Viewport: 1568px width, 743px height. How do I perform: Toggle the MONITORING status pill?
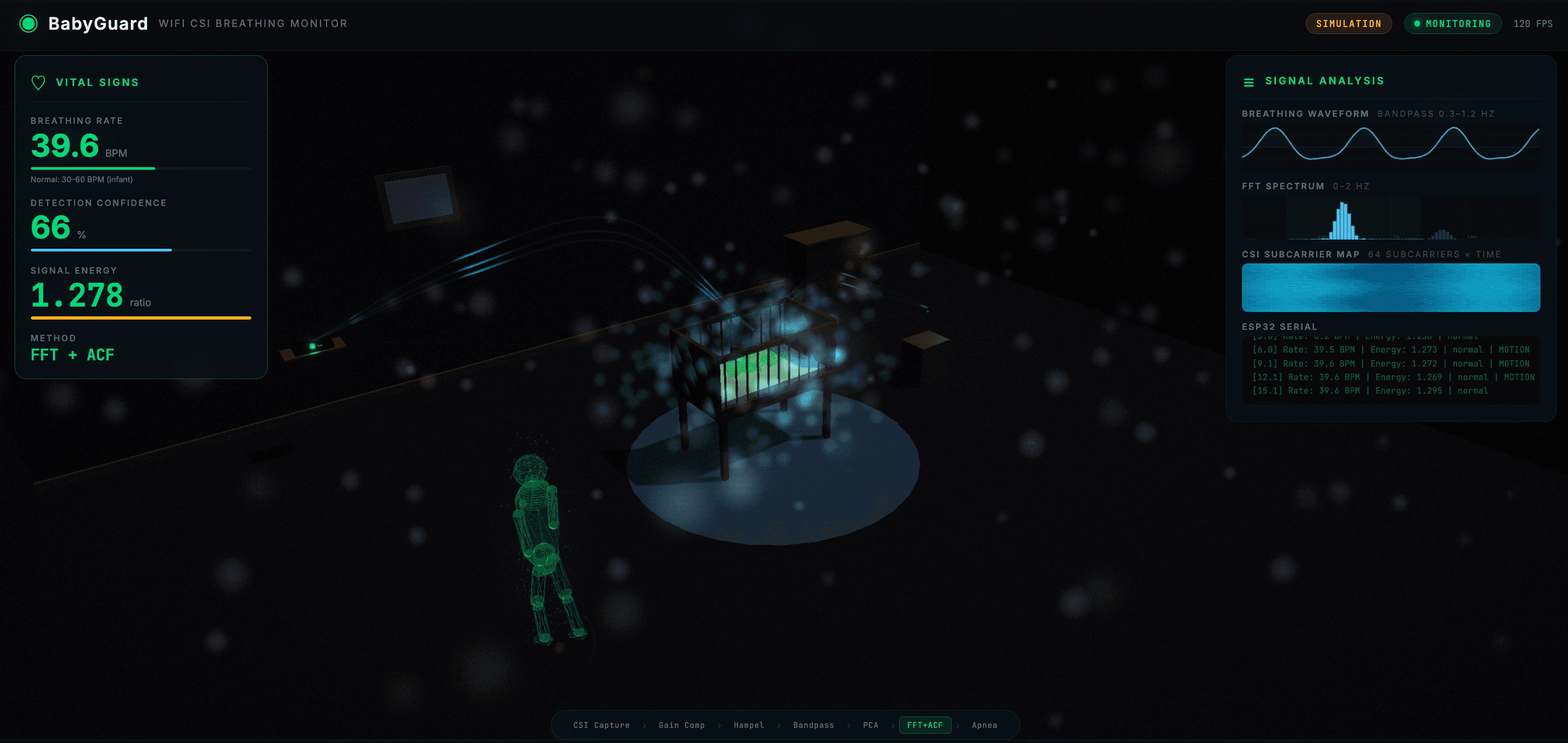pos(1452,24)
